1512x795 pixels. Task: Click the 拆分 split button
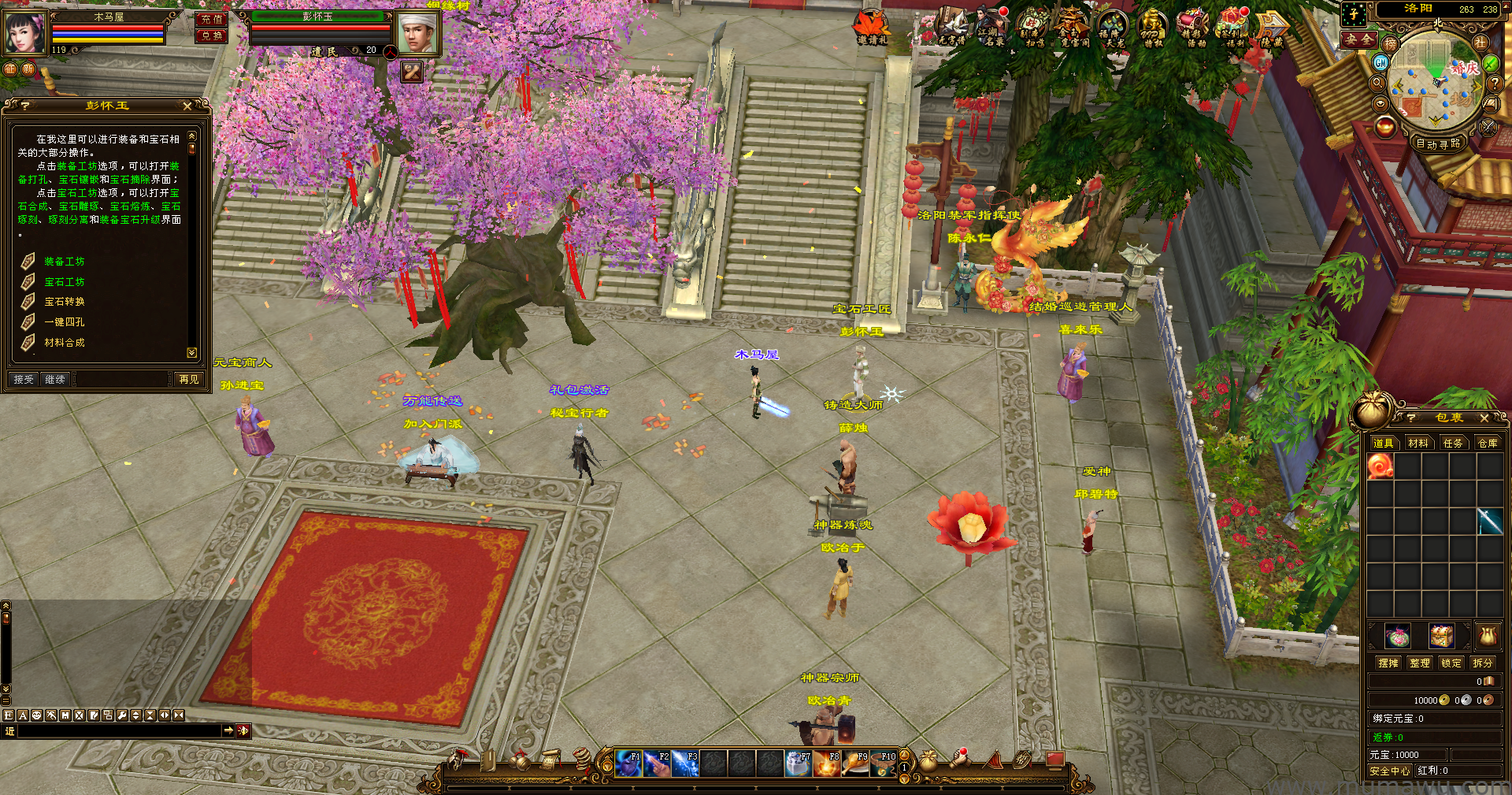pos(1483,663)
